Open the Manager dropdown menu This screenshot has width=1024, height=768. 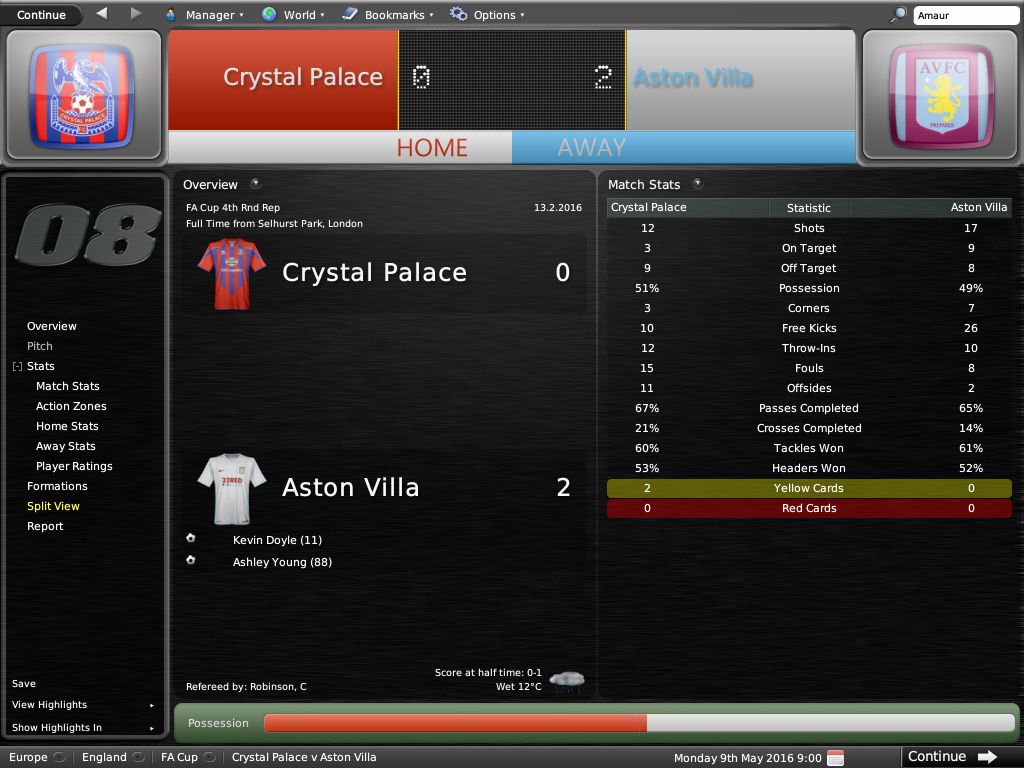pyautogui.click(x=210, y=15)
